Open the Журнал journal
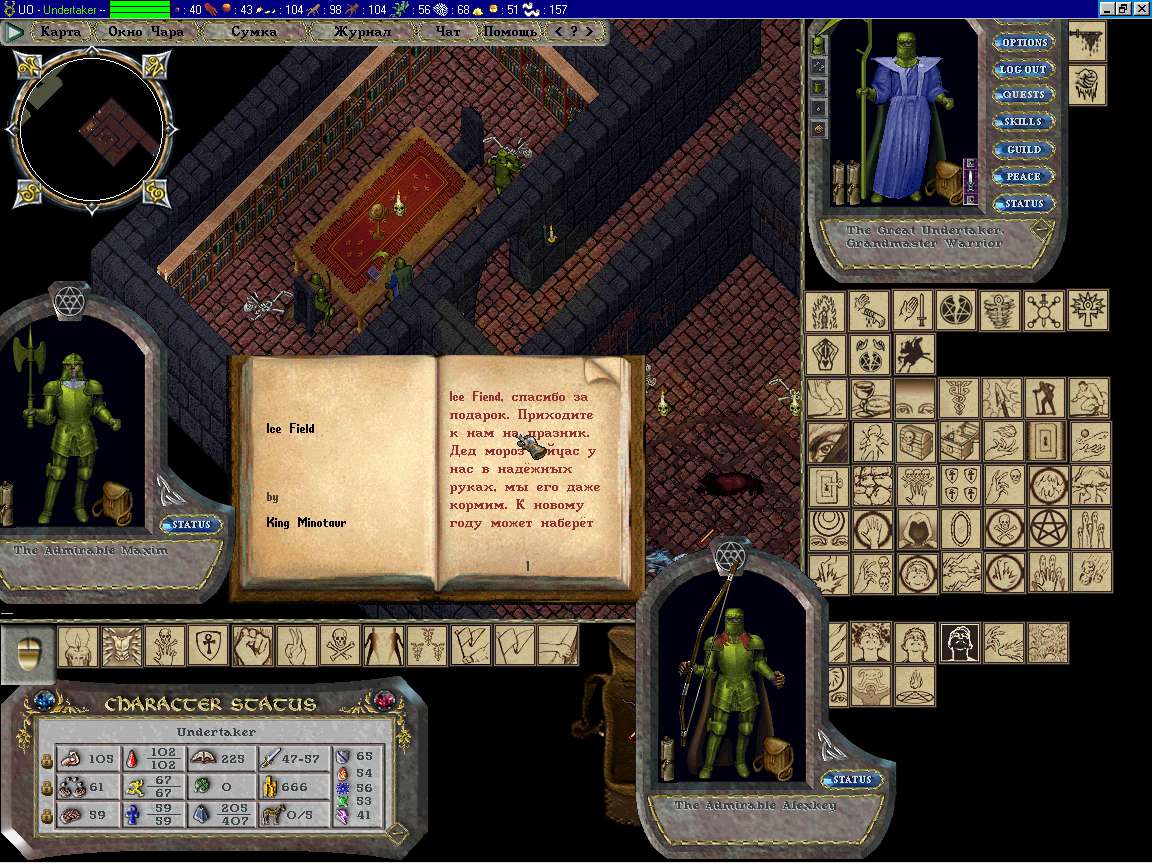1152x864 pixels. point(361,31)
